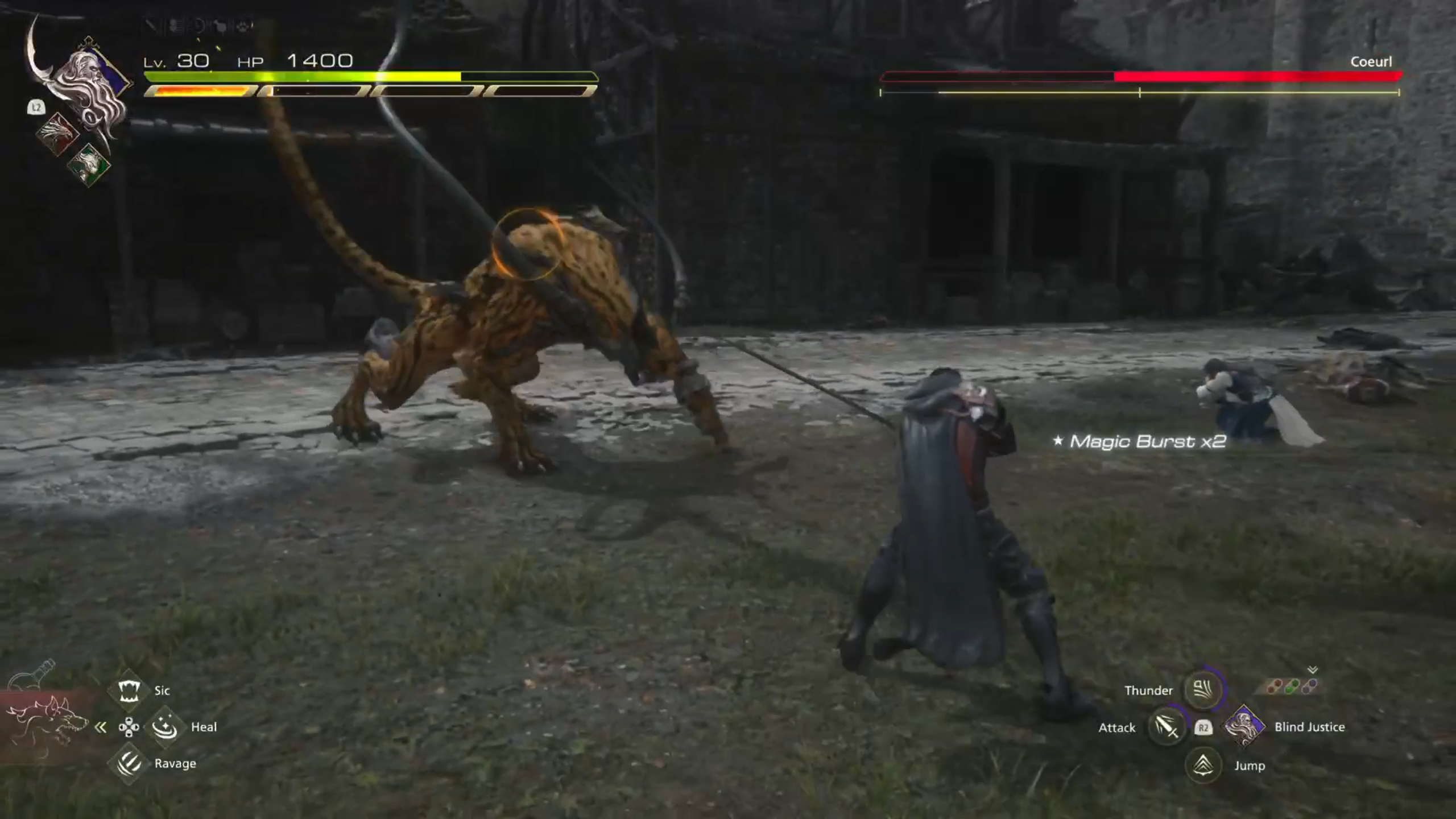The width and height of the screenshot is (1456, 819).
Task: Trigger Torgal's Ravage command icon
Action: coord(129,763)
